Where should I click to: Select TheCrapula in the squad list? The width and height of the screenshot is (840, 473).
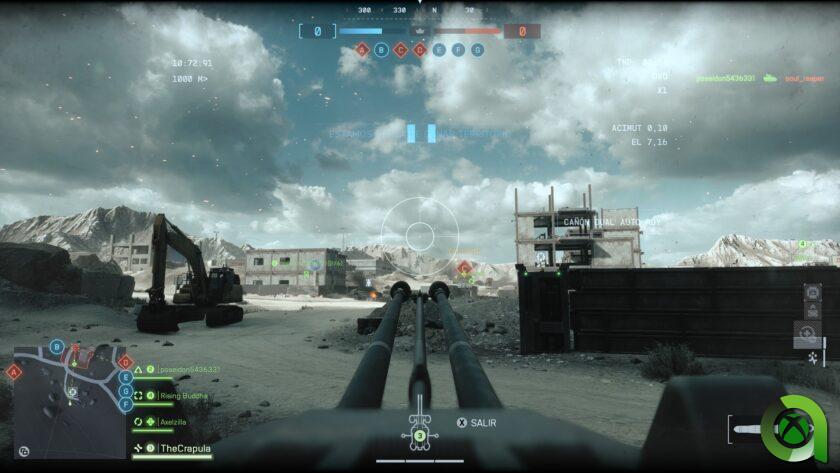[x=186, y=448]
